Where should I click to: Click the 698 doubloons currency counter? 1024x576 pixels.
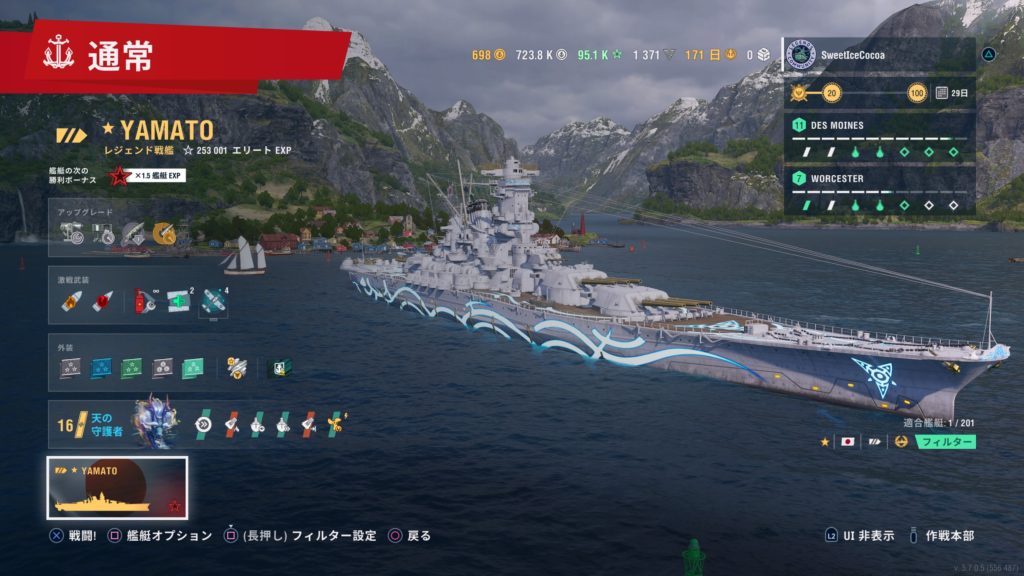pyautogui.click(x=488, y=54)
